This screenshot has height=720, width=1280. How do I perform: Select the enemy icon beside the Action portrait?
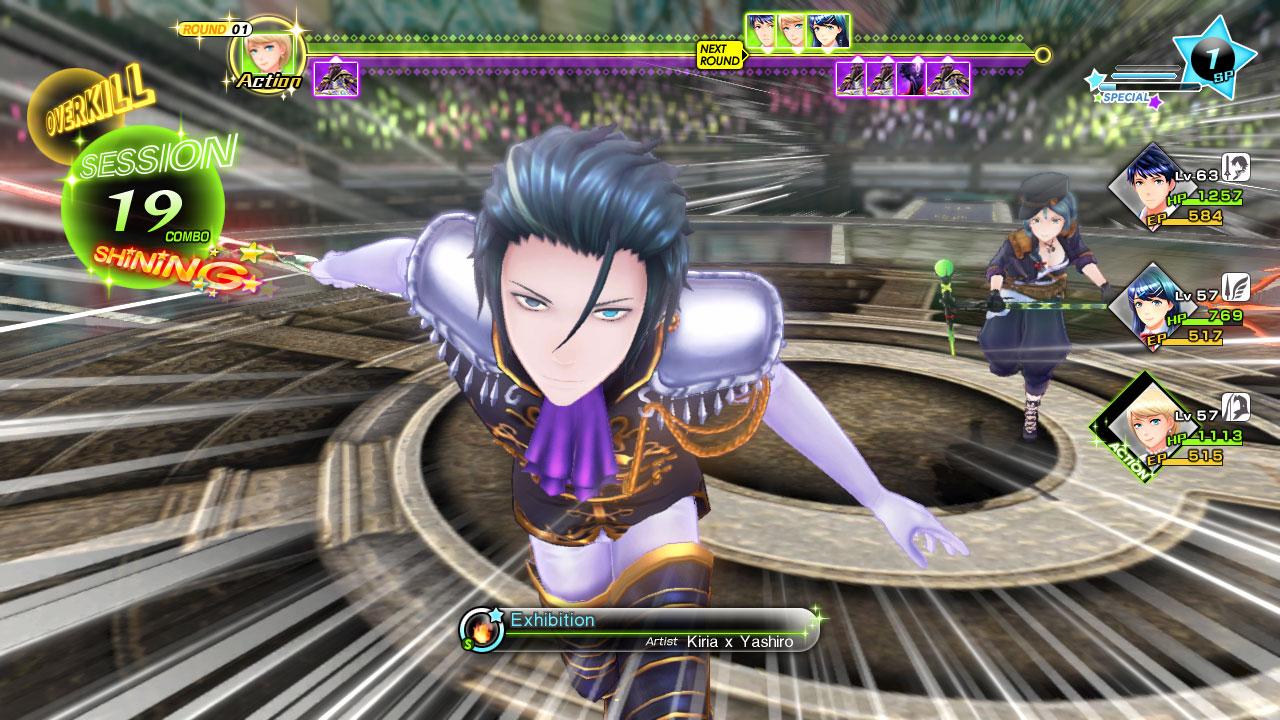[x=336, y=78]
